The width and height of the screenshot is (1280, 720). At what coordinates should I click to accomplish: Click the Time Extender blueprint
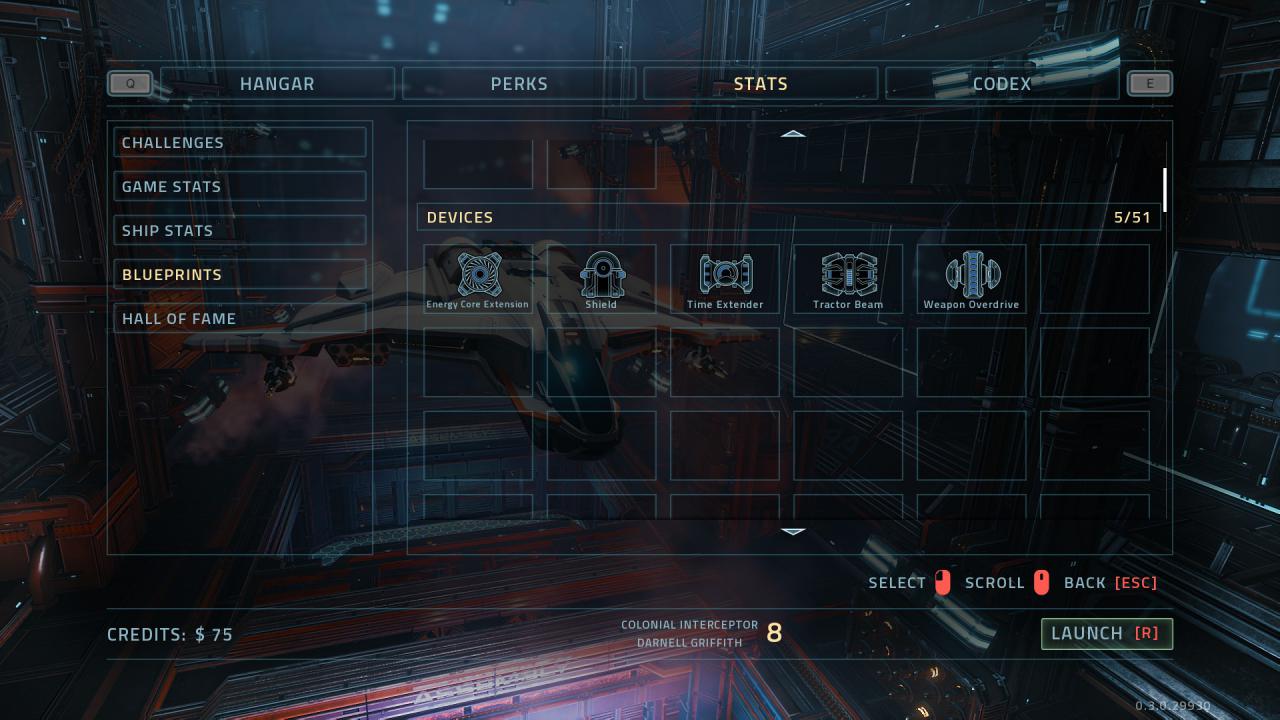tap(725, 279)
